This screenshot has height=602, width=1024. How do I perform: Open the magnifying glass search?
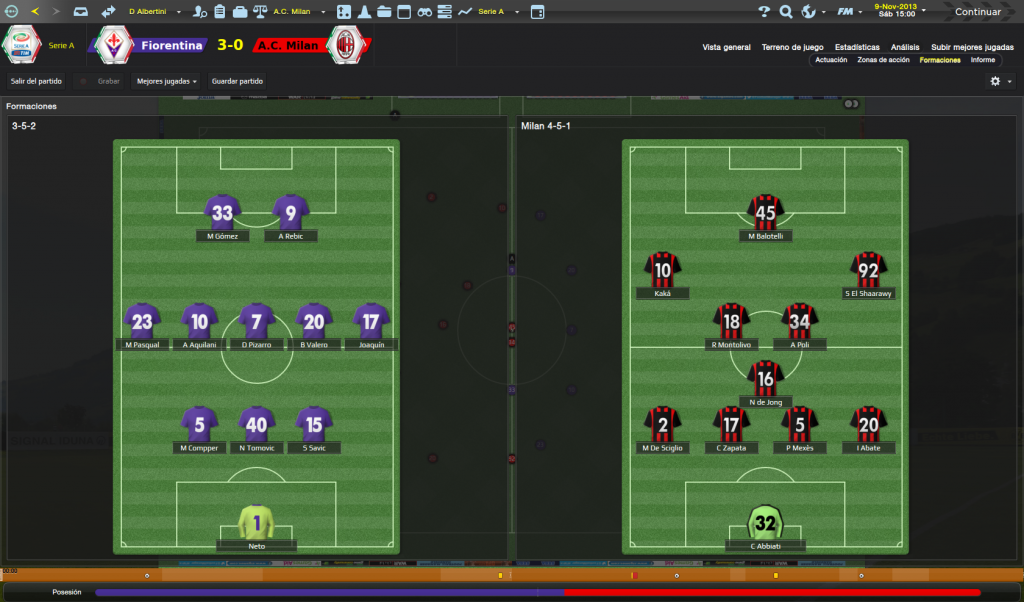pos(786,12)
